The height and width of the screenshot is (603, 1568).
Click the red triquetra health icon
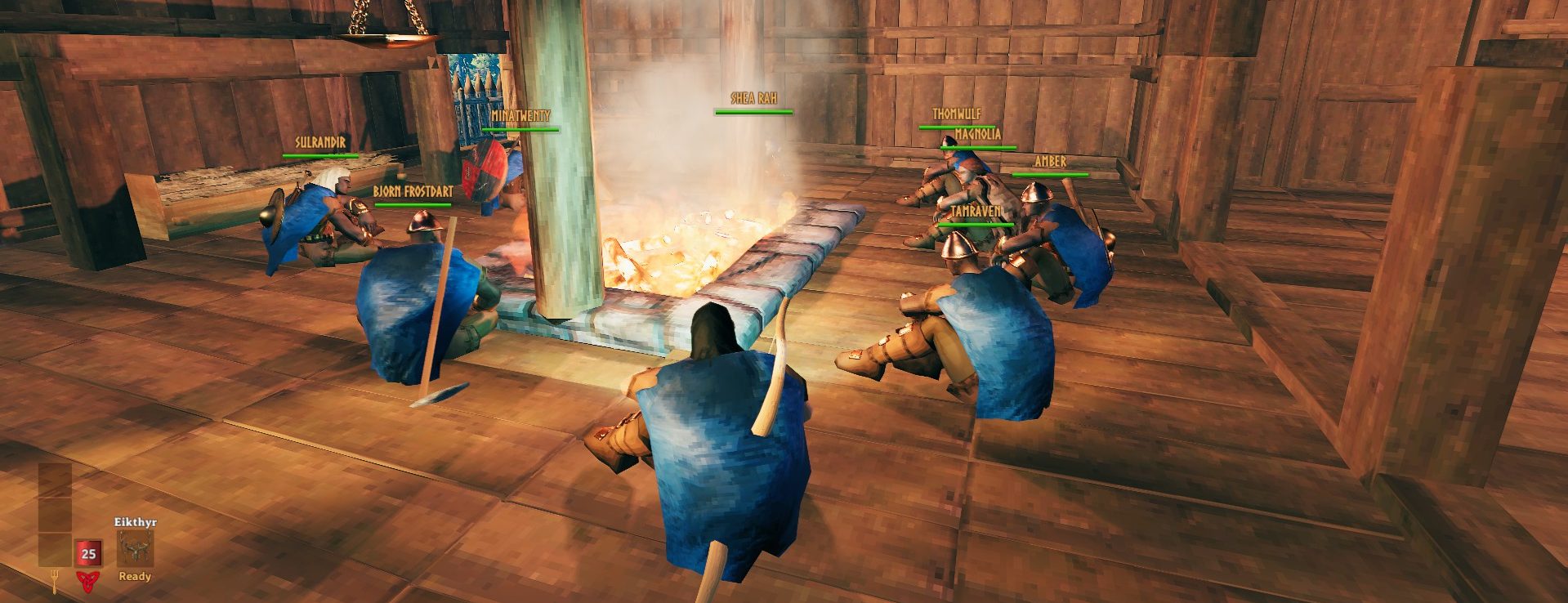(x=87, y=581)
